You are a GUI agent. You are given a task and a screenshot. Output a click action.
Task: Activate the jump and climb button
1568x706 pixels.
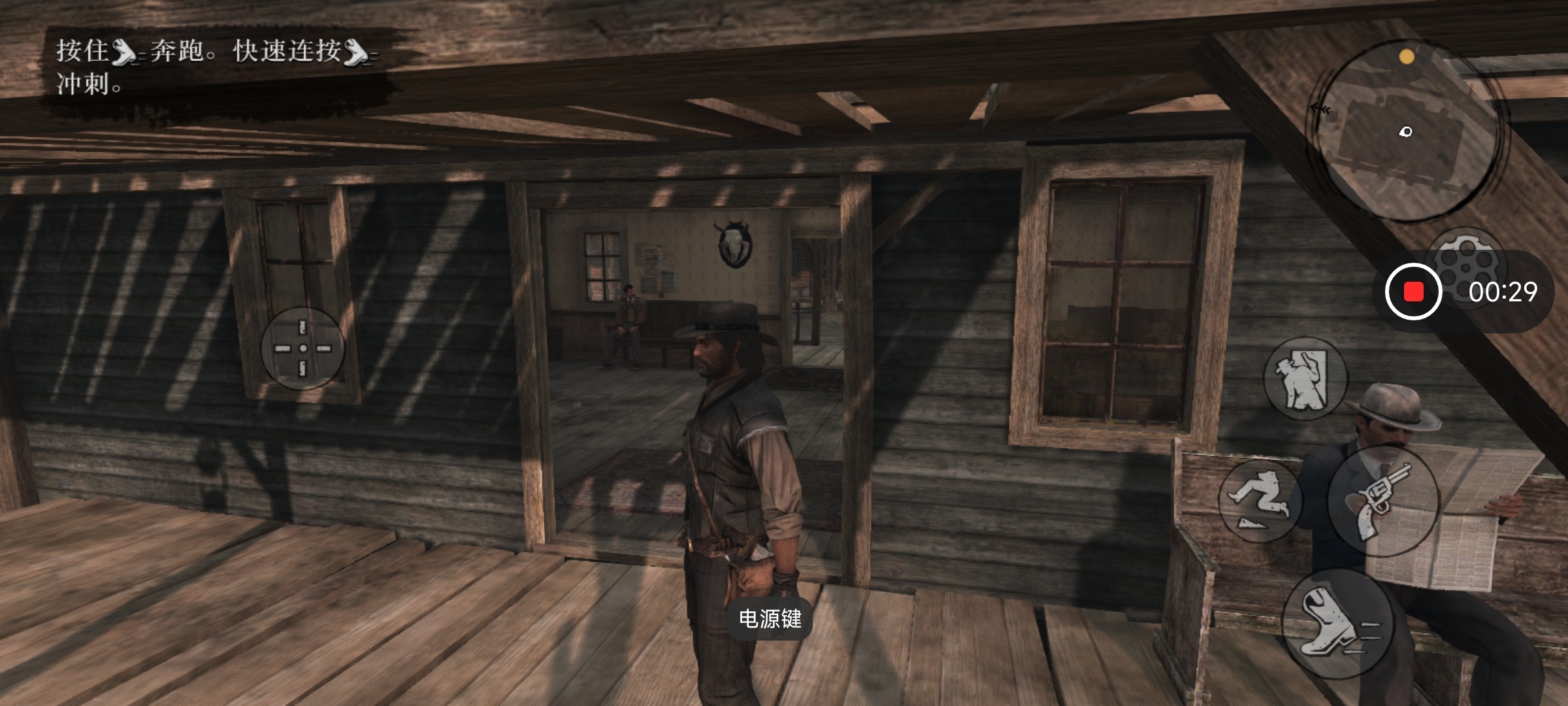coord(1258,501)
